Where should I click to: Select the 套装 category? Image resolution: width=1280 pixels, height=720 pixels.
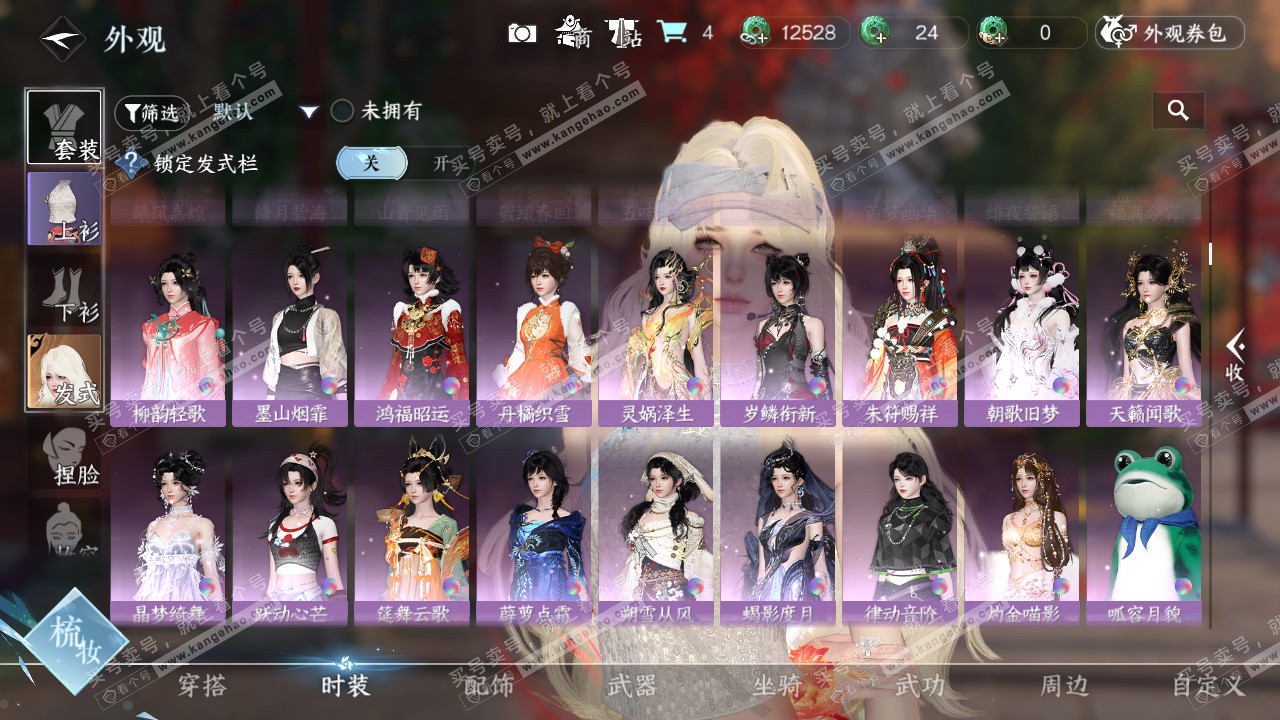pyautogui.click(x=65, y=127)
